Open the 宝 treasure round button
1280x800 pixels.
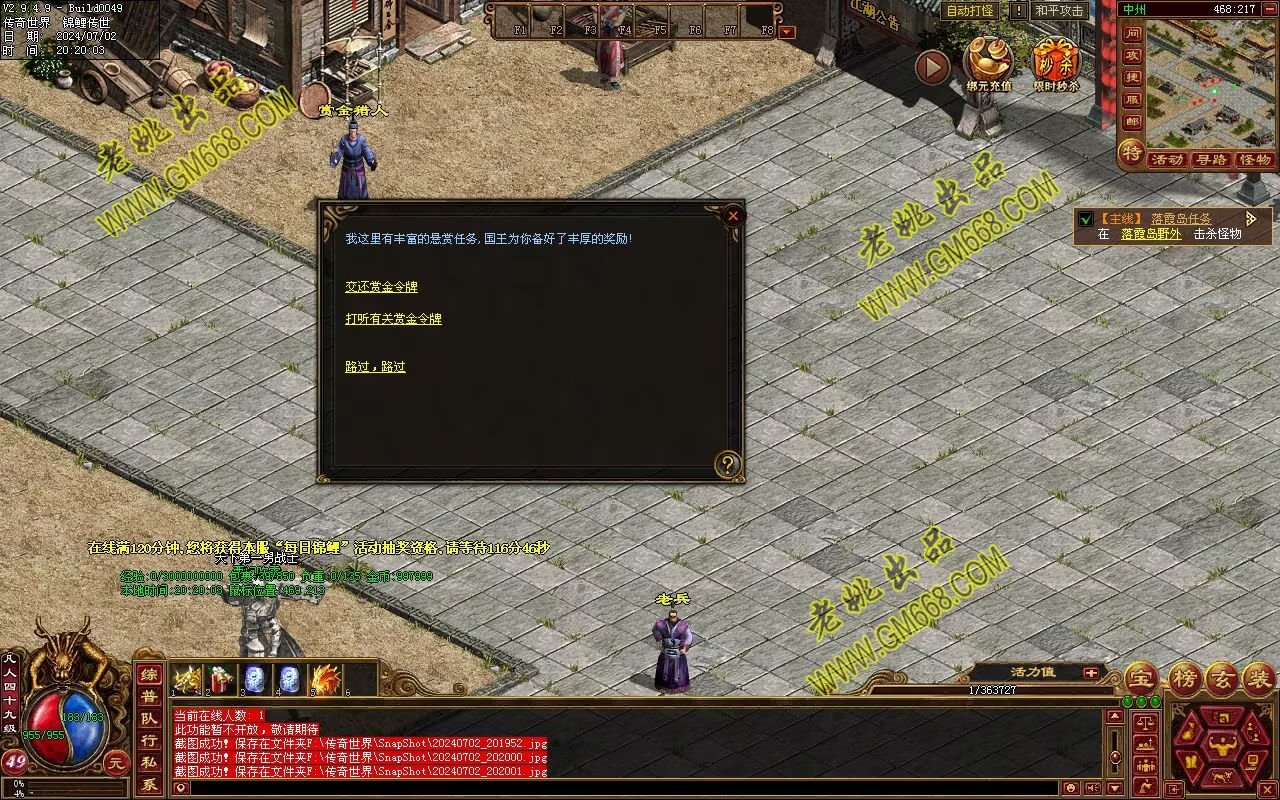point(1141,678)
